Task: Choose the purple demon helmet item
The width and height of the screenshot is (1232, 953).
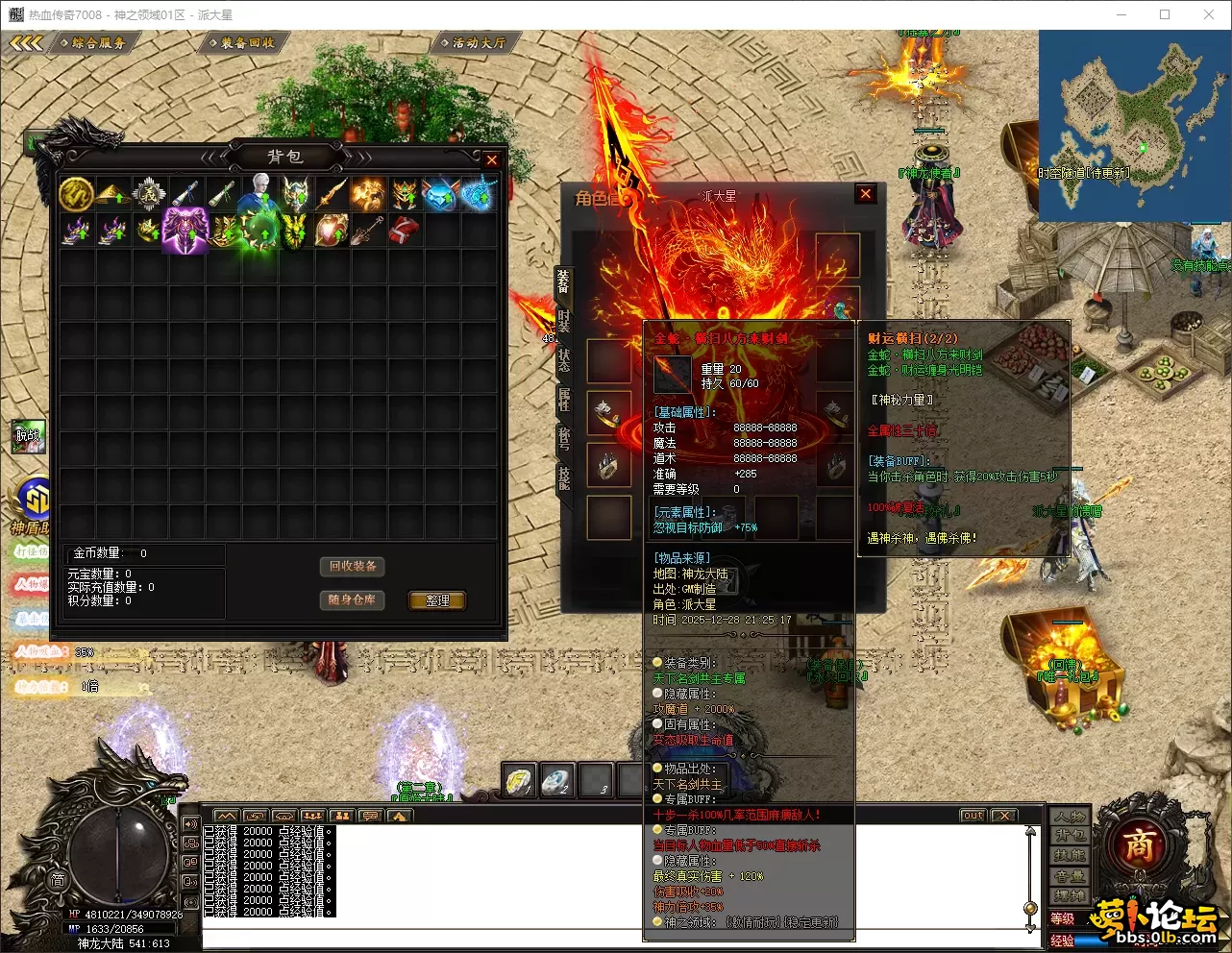Action: pyautogui.click(x=185, y=231)
